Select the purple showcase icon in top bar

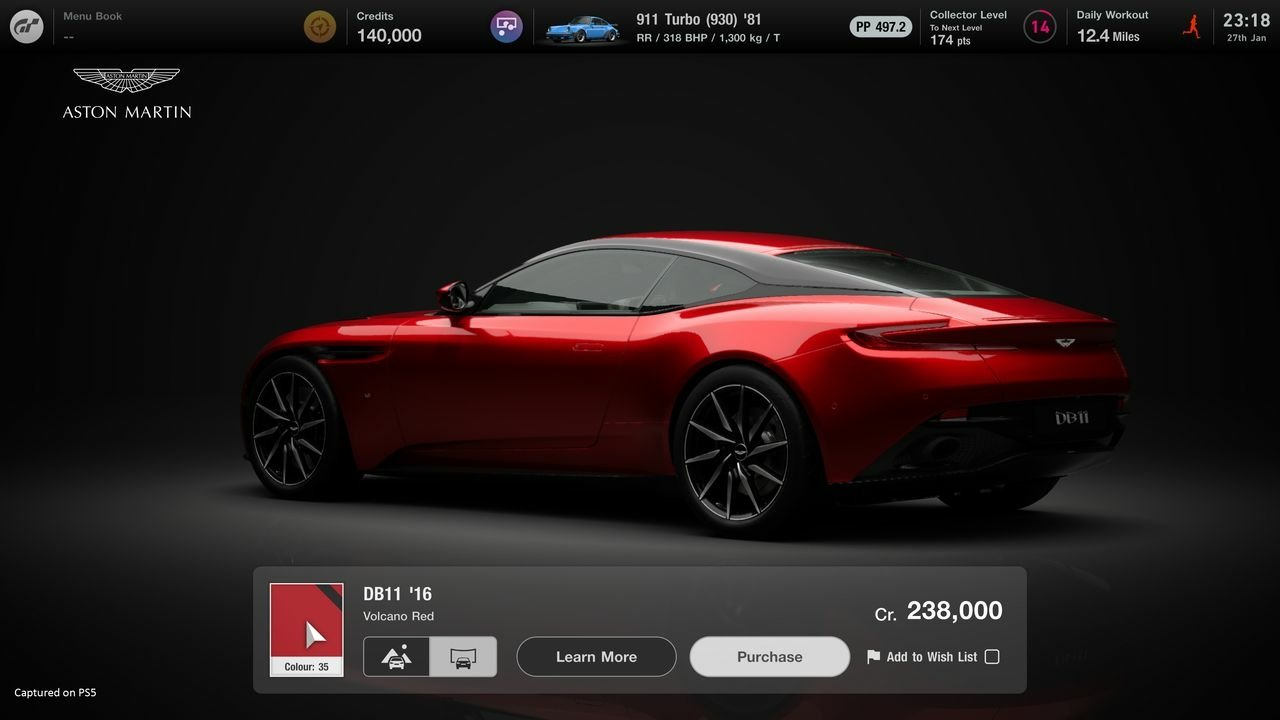coord(506,26)
